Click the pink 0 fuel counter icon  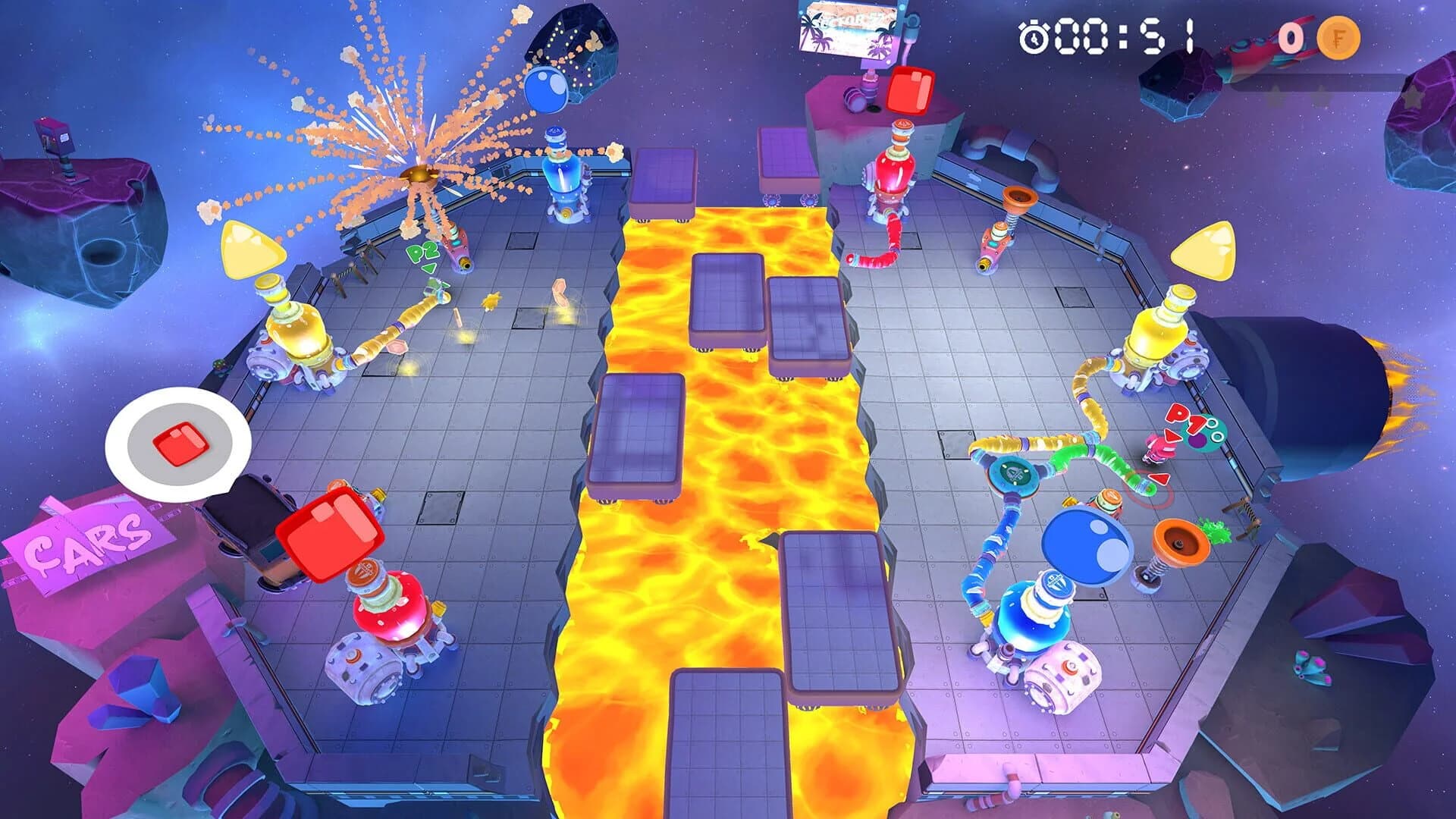tap(1291, 36)
